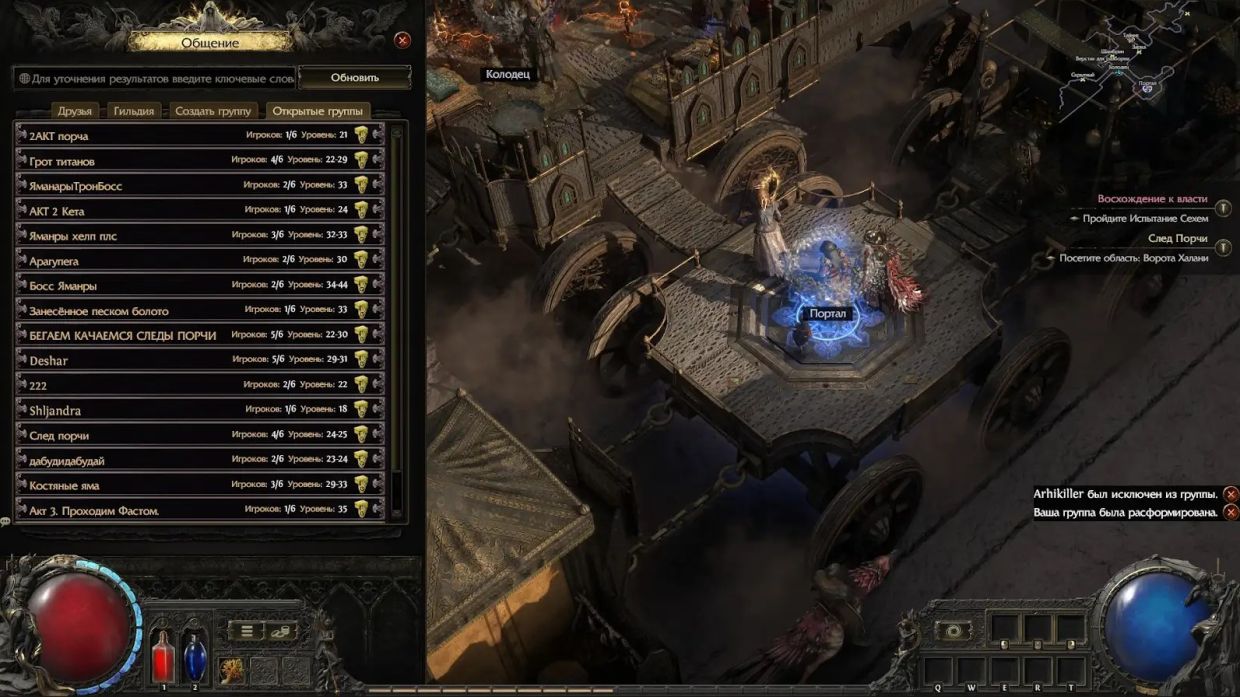Image resolution: width=1240 pixels, height=697 pixels.
Task: Click the Обновить refresh button
Action: (355, 78)
